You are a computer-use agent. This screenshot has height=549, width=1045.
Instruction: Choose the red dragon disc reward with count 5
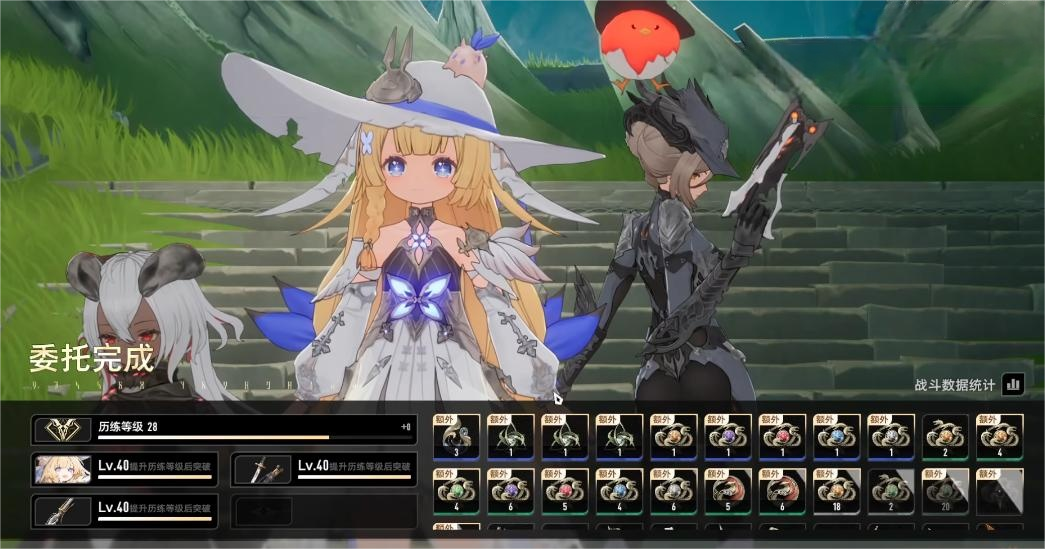pos(728,492)
